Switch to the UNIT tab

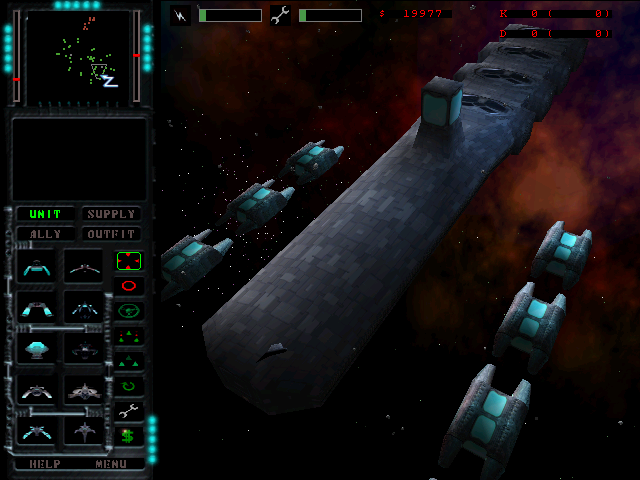(x=45, y=214)
